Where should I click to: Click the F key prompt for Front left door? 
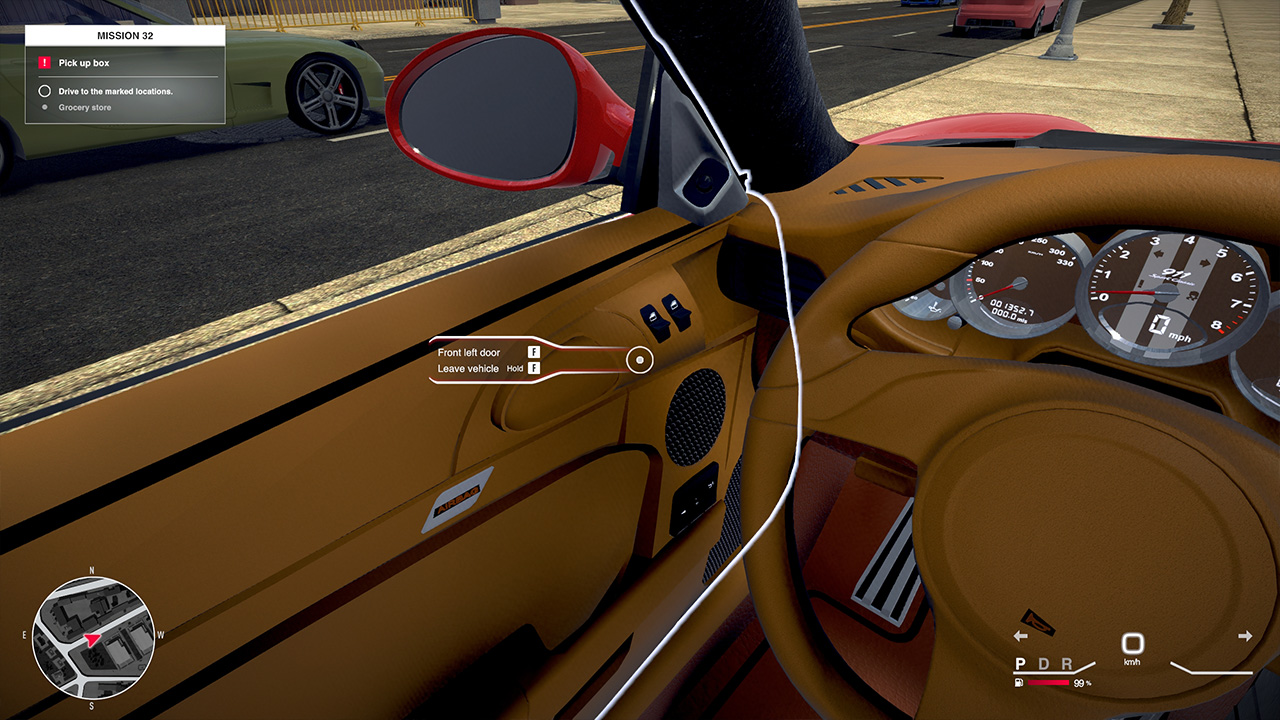click(x=533, y=352)
